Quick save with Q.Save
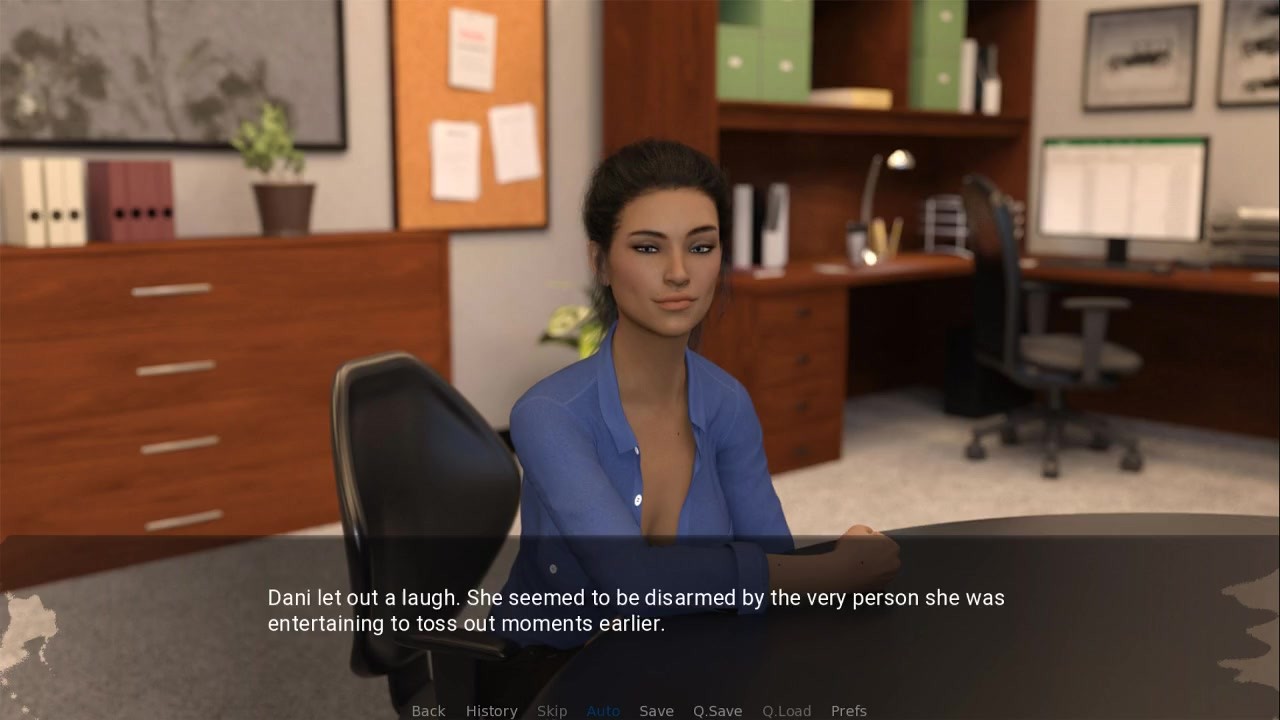The image size is (1280, 720). point(717,711)
